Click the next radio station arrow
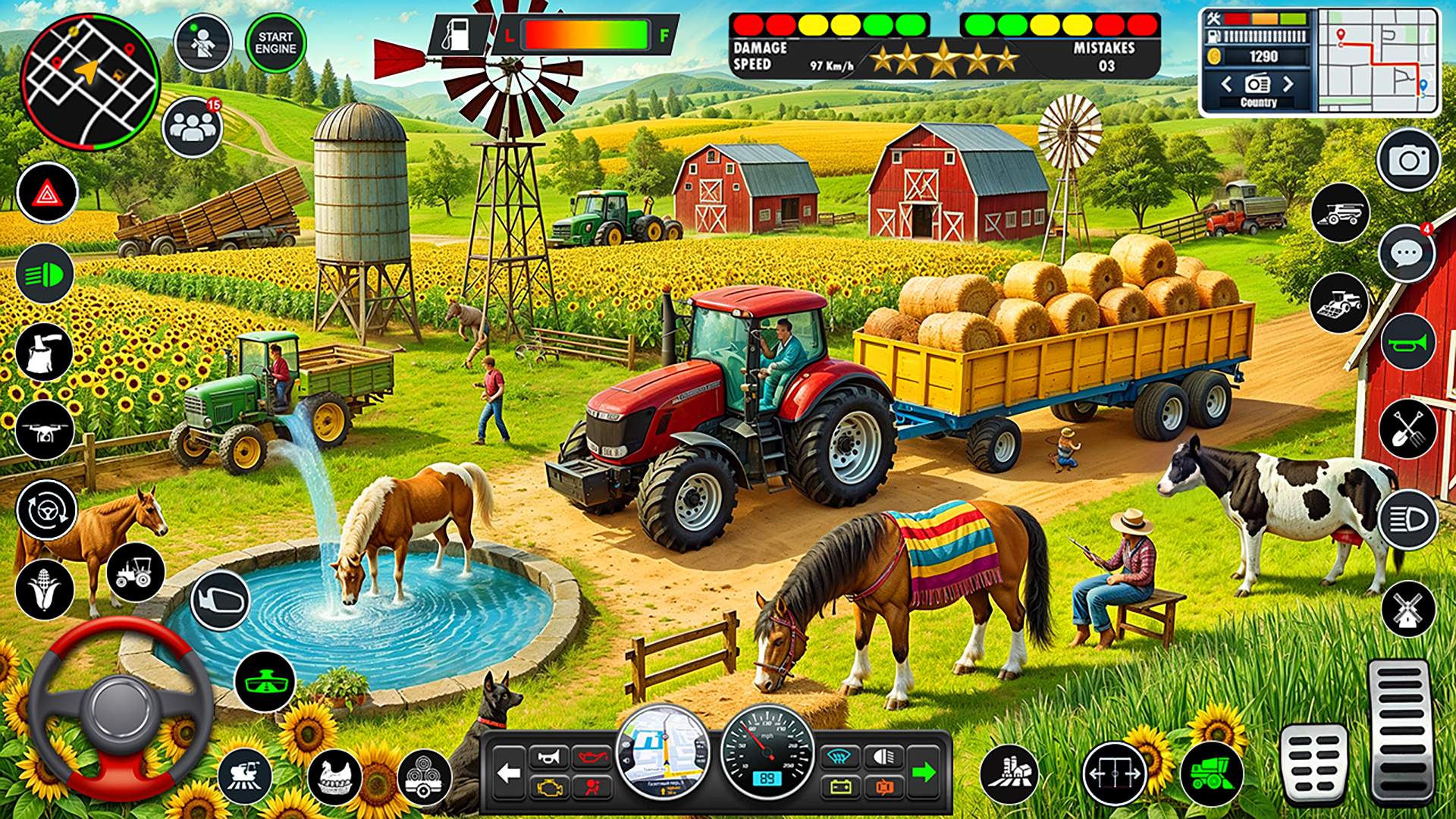 pos(1288,85)
